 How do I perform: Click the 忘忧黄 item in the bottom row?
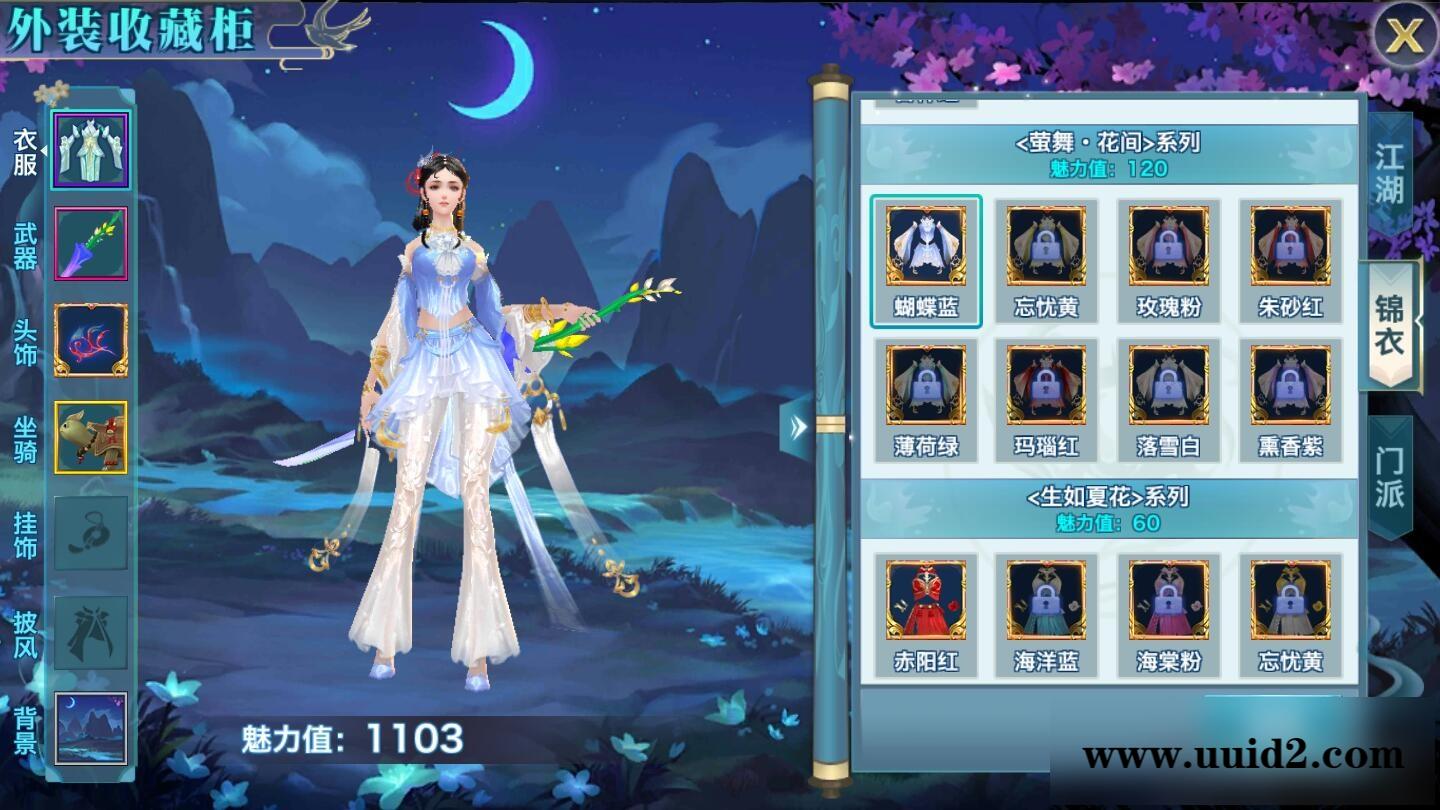coord(1288,604)
